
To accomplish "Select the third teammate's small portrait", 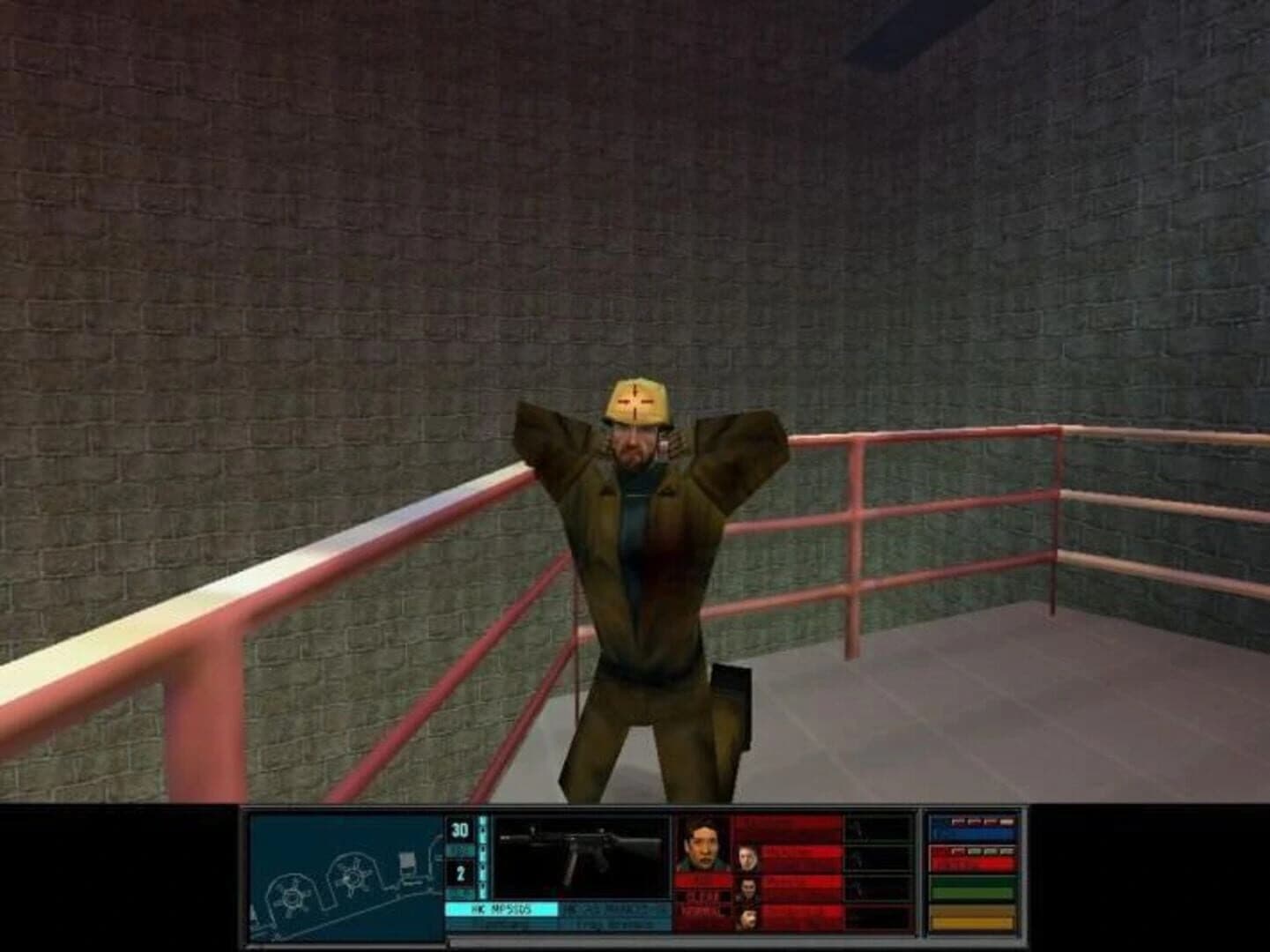I will click(747, 889).
